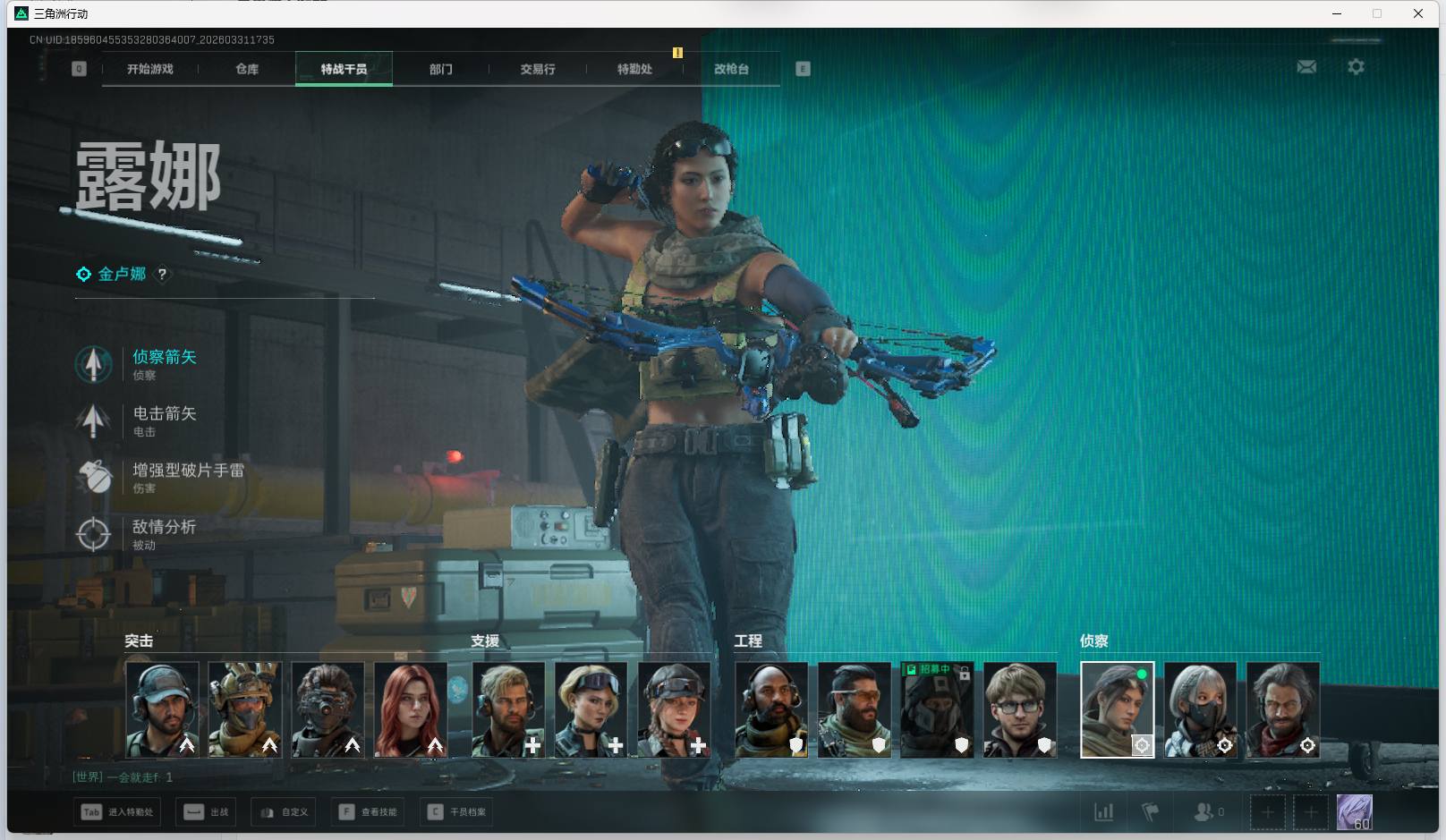This screenshot has height=840, width=1446.
Task: Open the mail inbox envelope icon
Action: tap(1306, 67)
